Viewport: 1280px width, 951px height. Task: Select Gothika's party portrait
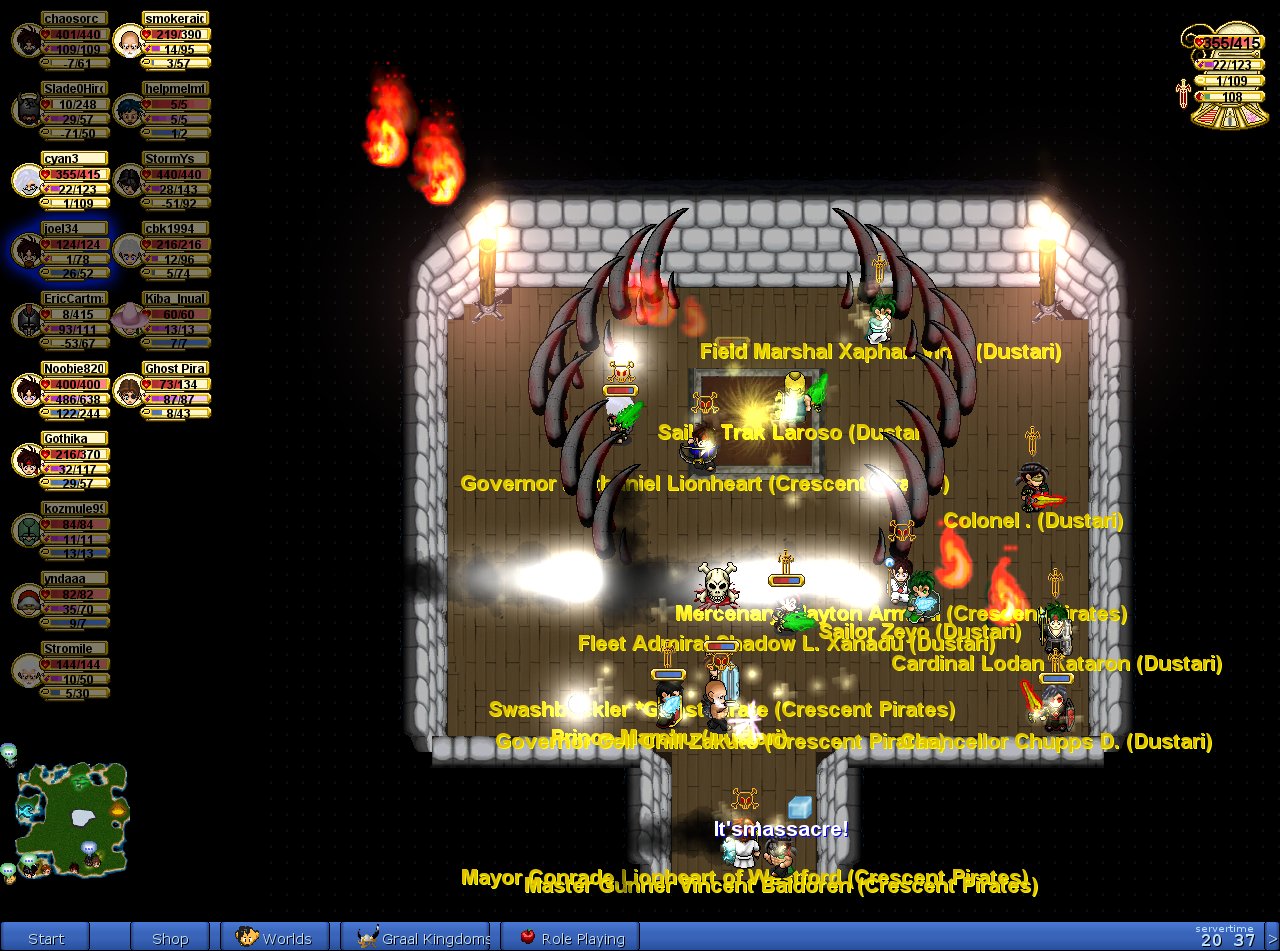27,460
